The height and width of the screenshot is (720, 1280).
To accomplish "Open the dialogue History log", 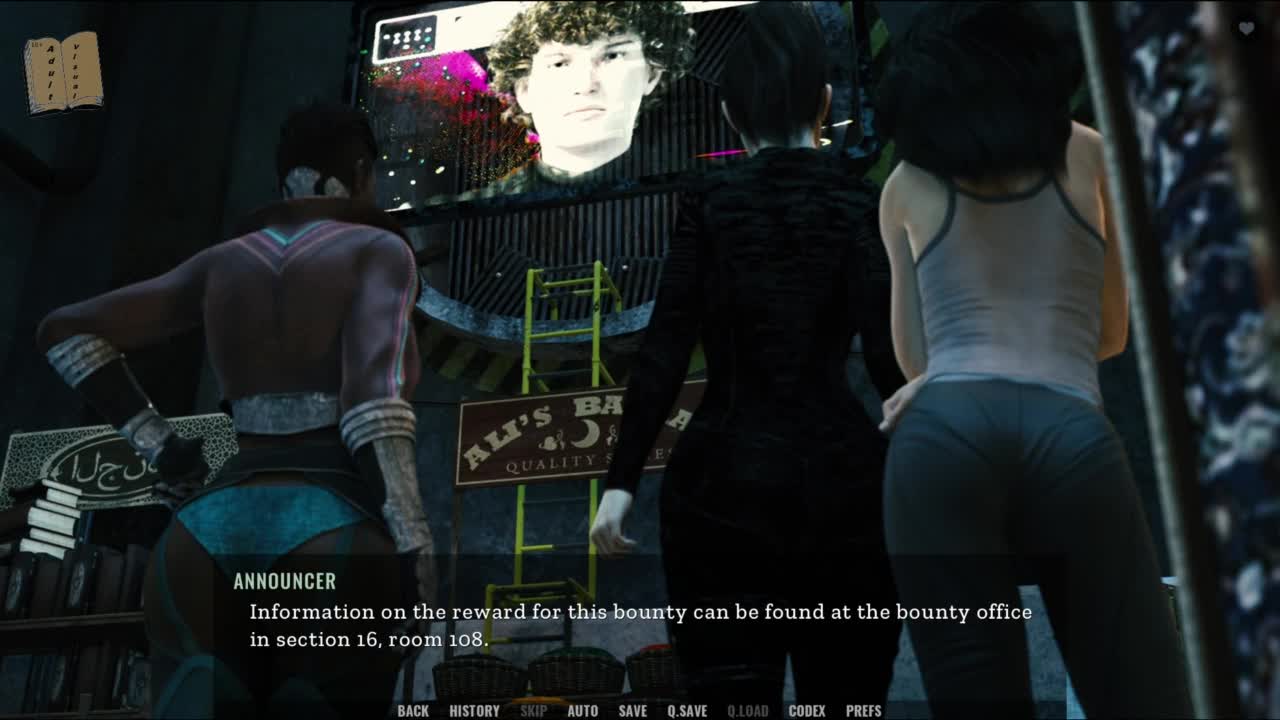I will [474, 711].
